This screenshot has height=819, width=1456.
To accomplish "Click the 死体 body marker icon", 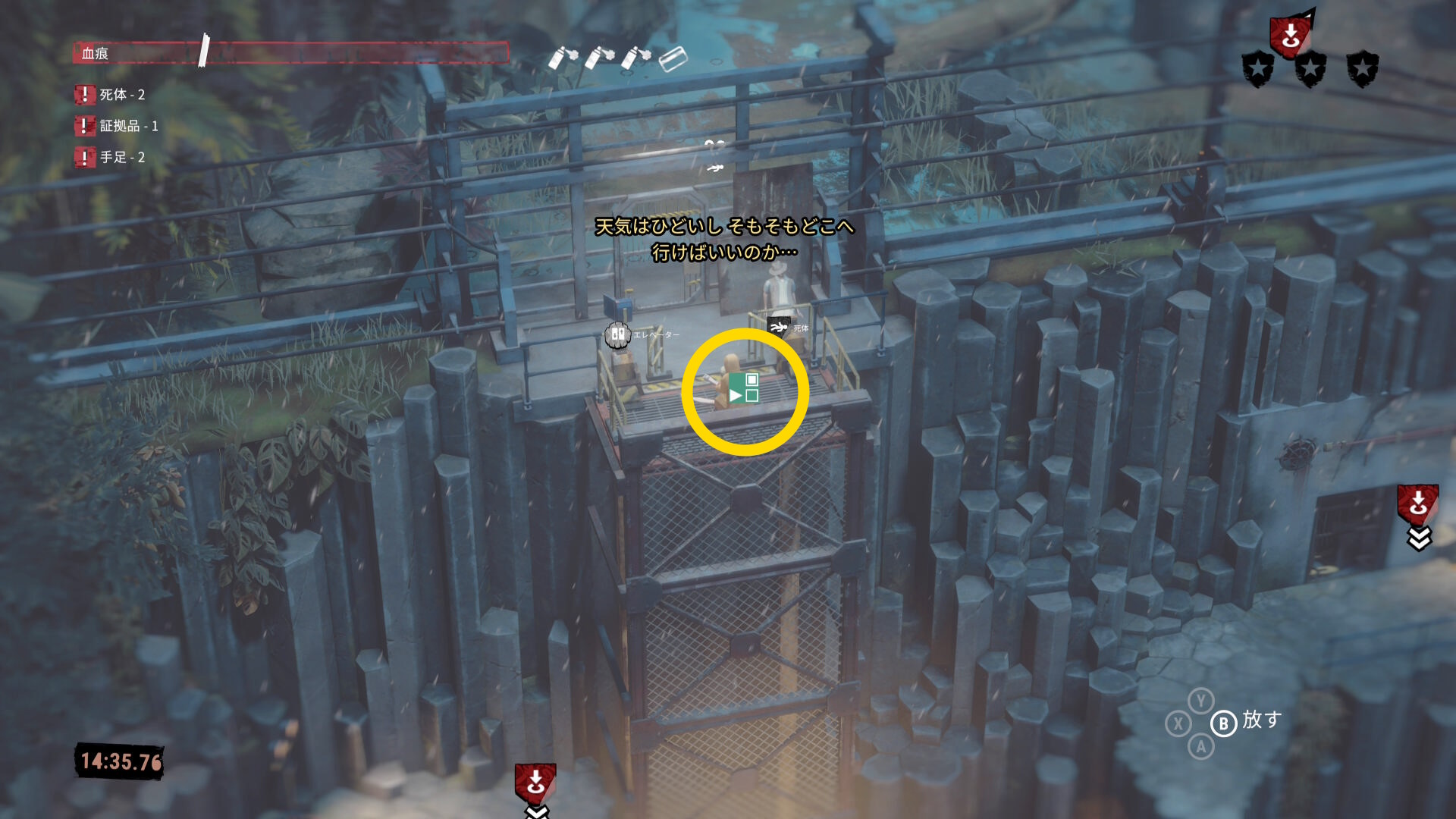I will (x=779, y=327).
